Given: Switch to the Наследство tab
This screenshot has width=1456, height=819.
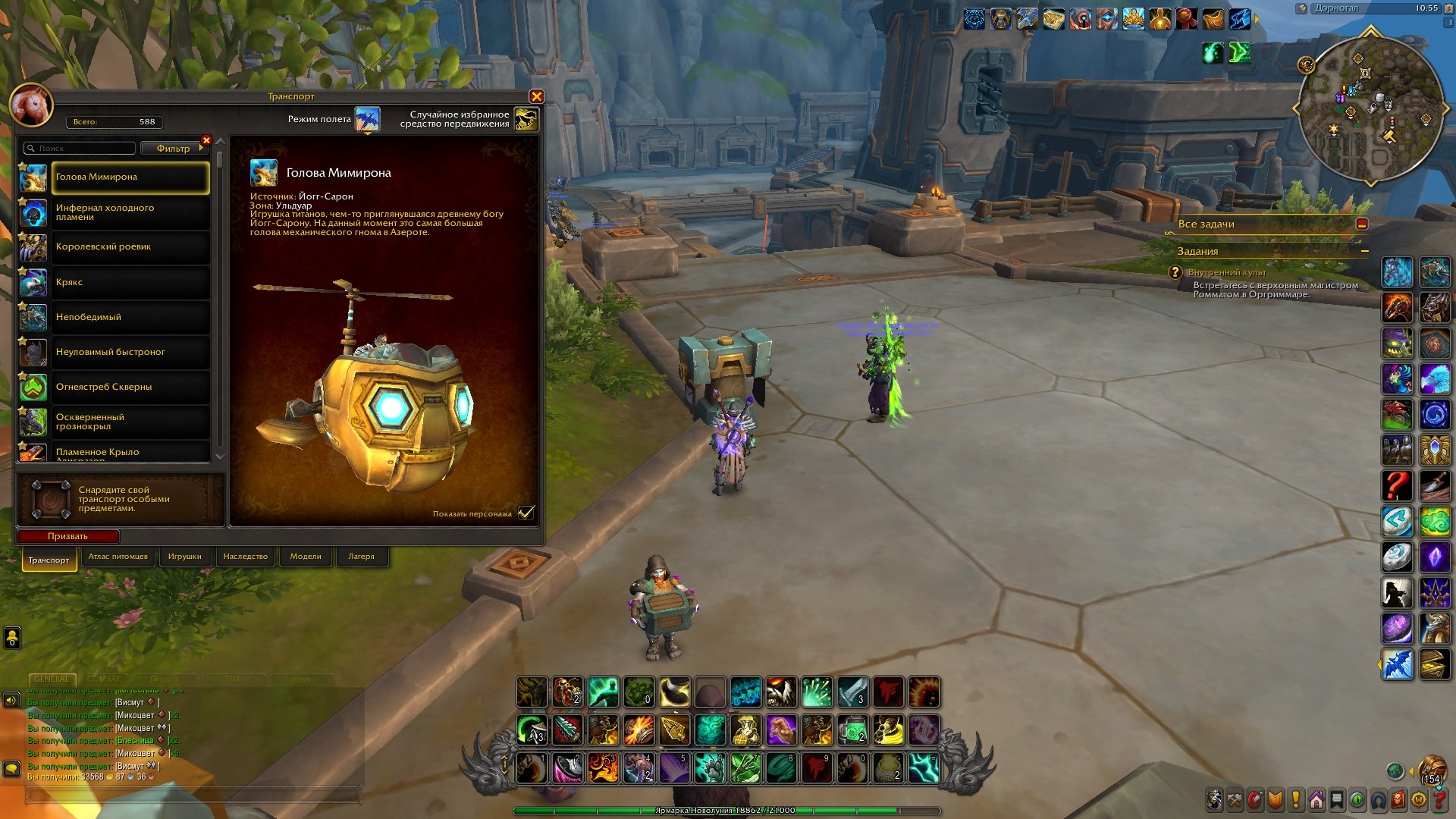Looking at the screenshot, I should (245, 557).
